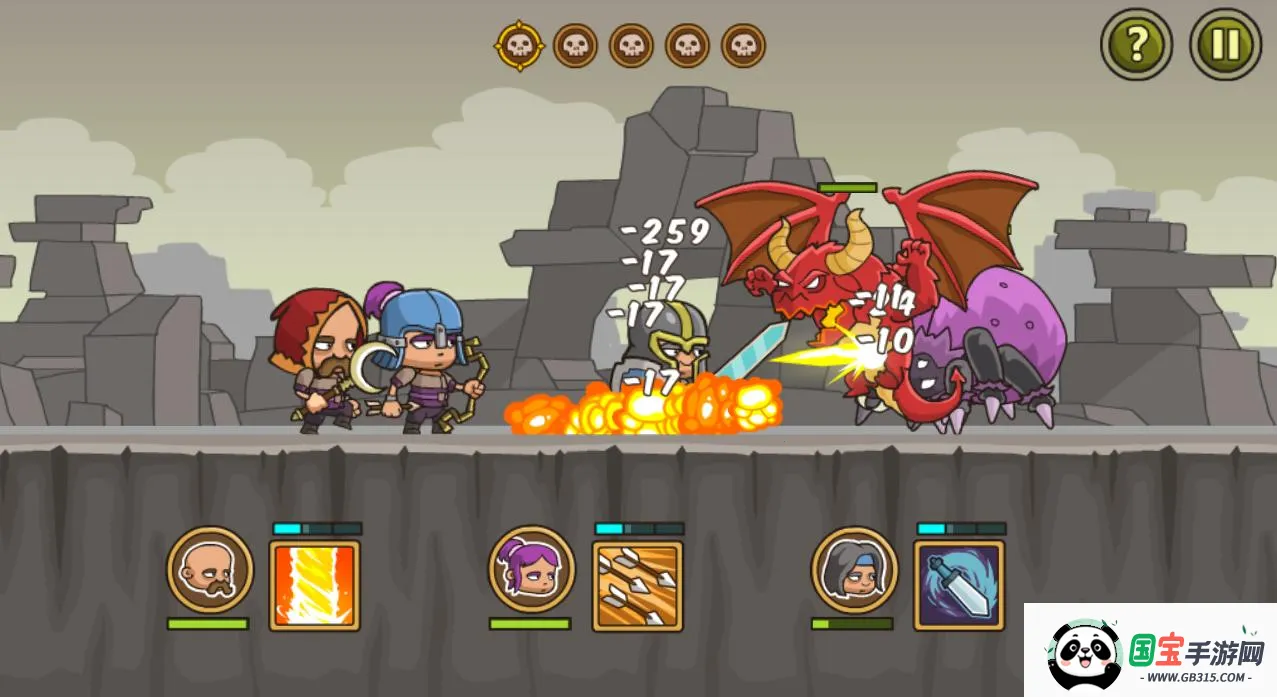Activate the arrow volley skill
The width and height of the screenshot is (1277, 697).
tap(637, 585)
